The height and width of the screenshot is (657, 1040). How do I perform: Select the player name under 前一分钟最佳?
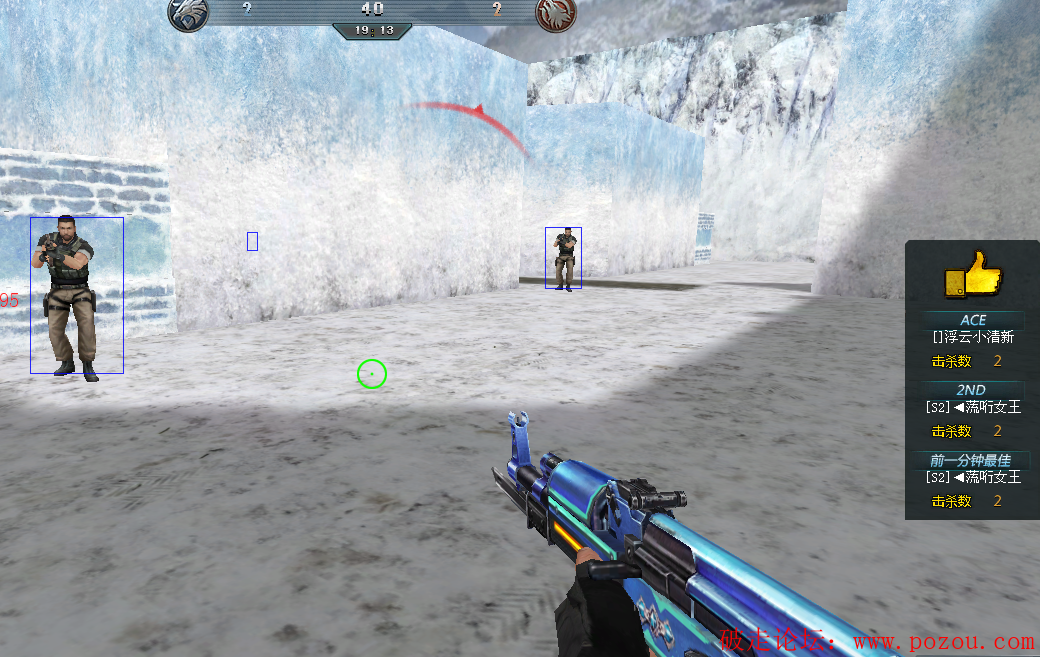click(x=973, y=477)
